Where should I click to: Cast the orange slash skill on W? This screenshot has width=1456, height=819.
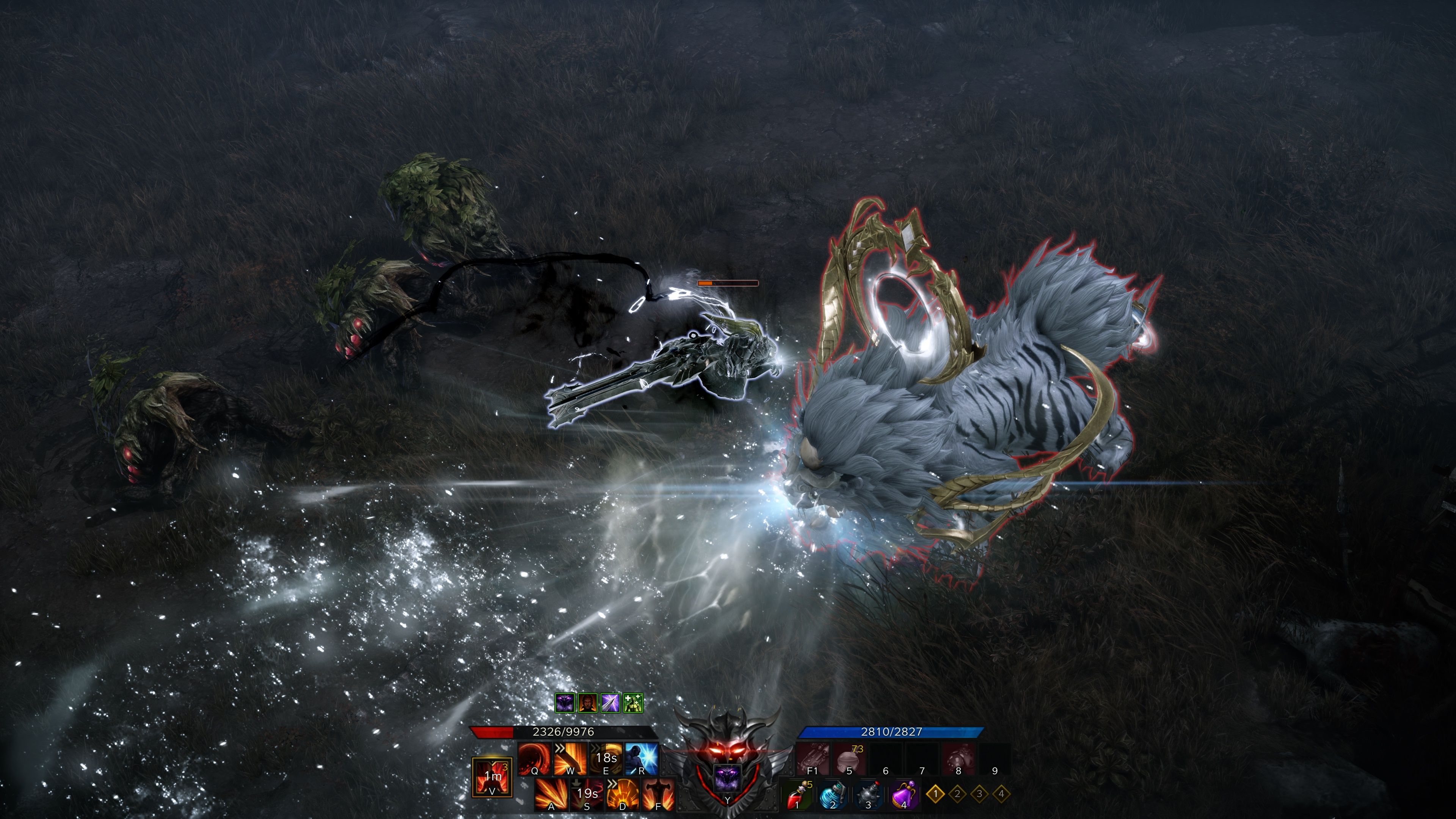click(569, 759)
